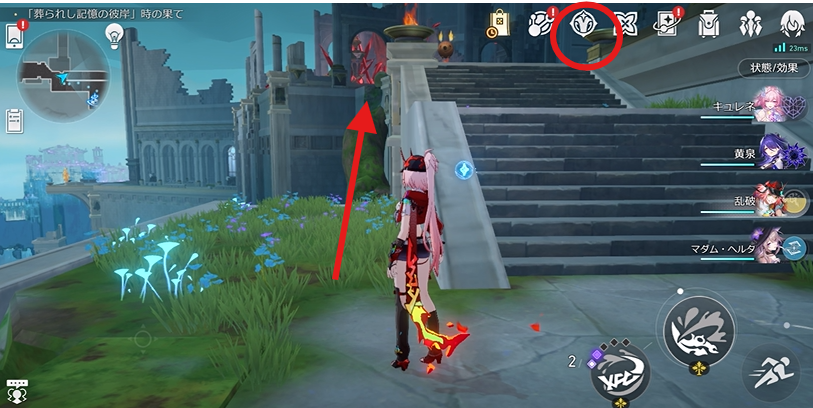Open the circular minimap
813x408 pixels.
coord(63,72)
